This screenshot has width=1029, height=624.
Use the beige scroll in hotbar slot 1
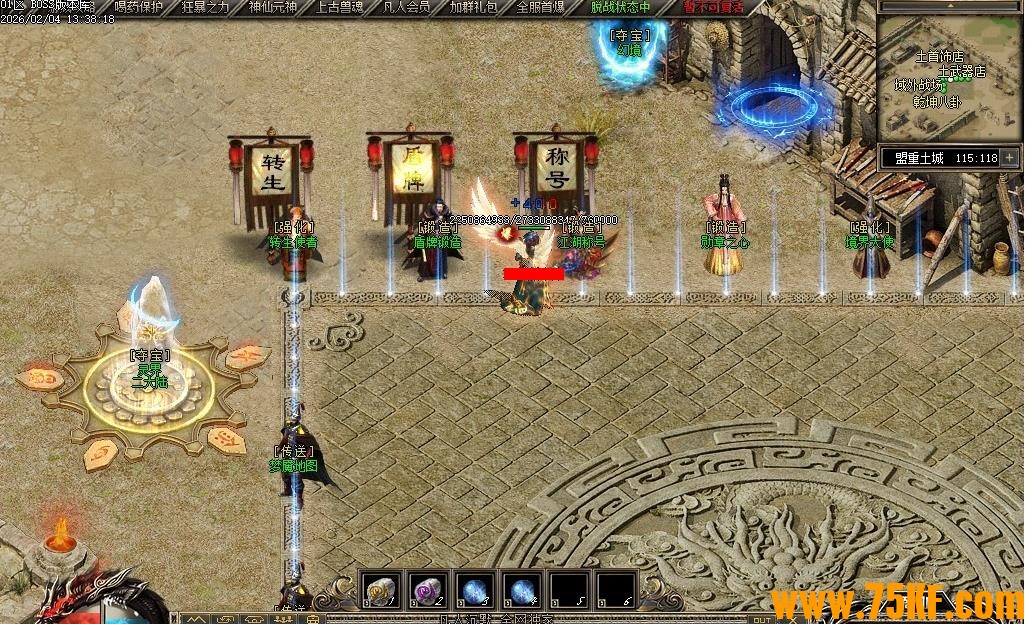380,591
